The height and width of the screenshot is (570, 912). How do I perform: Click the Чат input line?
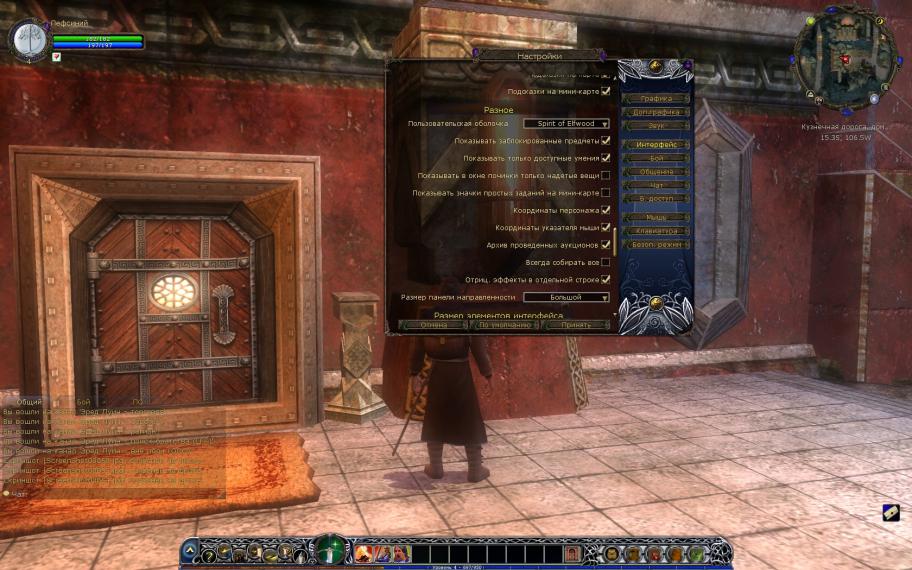point(100,493)
